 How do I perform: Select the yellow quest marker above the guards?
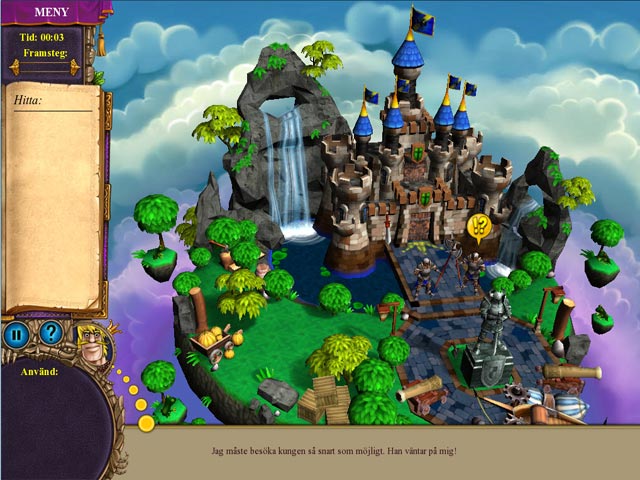click(479, 226)
